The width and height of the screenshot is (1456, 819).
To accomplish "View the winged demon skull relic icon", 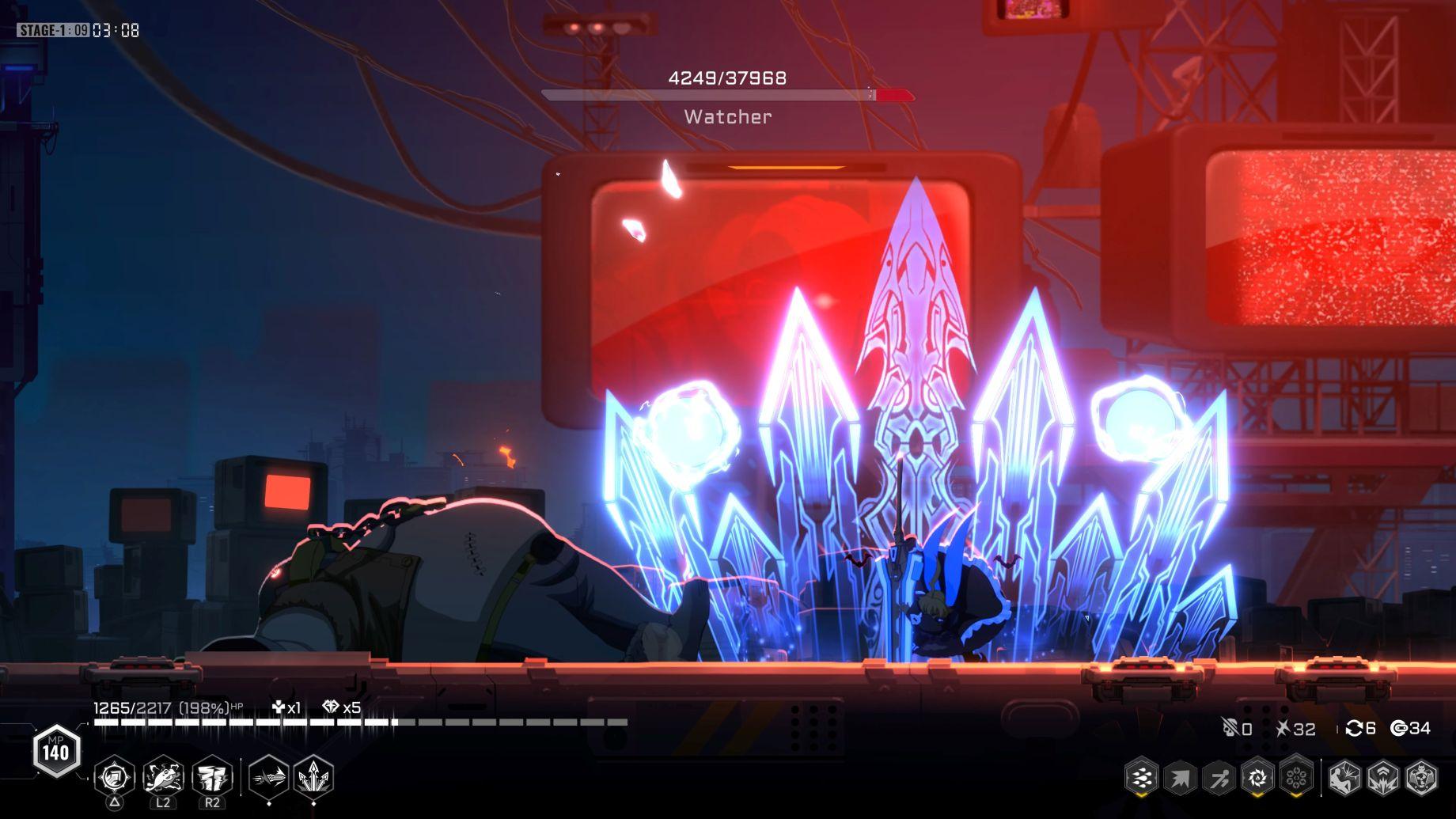I will [x=1422, y=779].
